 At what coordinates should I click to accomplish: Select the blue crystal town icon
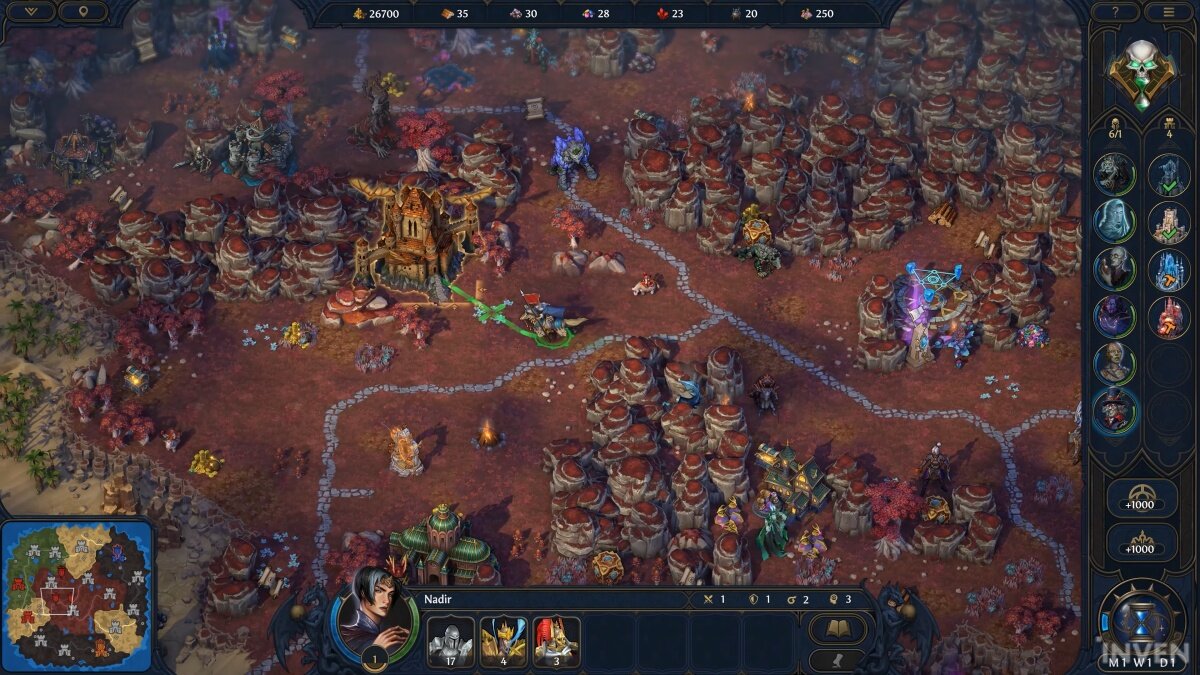click(x=1167, y=269)
